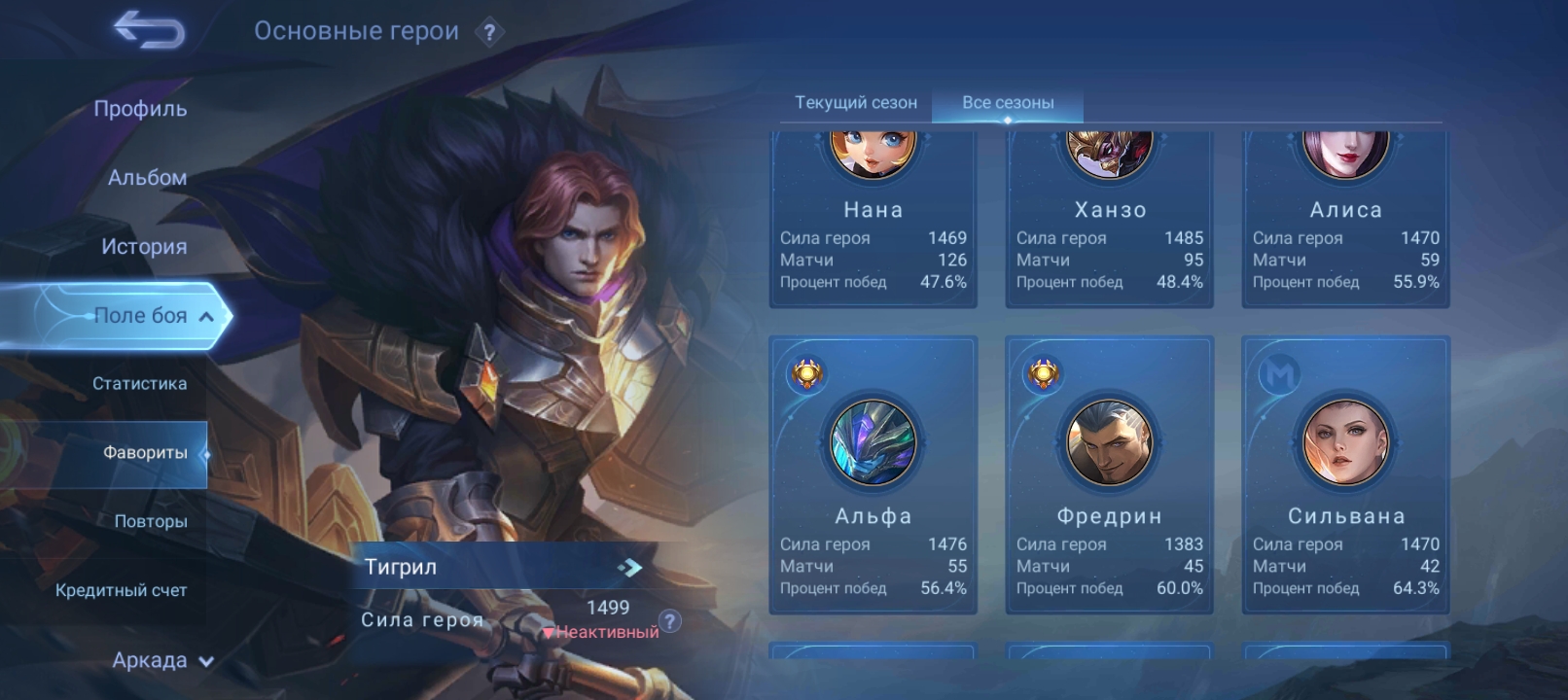Select the Фавориты submenu

click(145, 453)
